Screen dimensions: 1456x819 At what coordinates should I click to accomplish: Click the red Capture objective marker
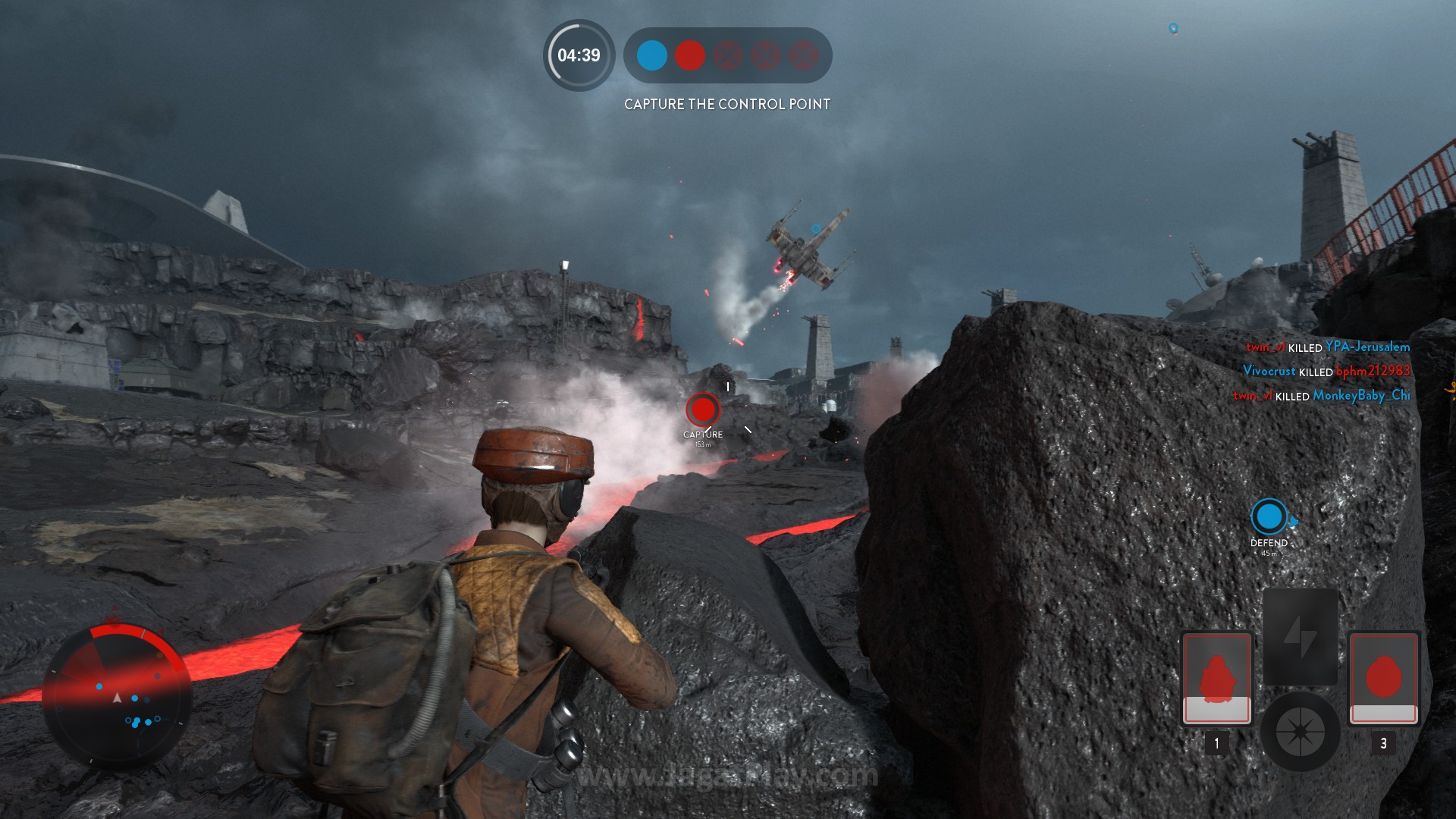click(x=703, y=410)
